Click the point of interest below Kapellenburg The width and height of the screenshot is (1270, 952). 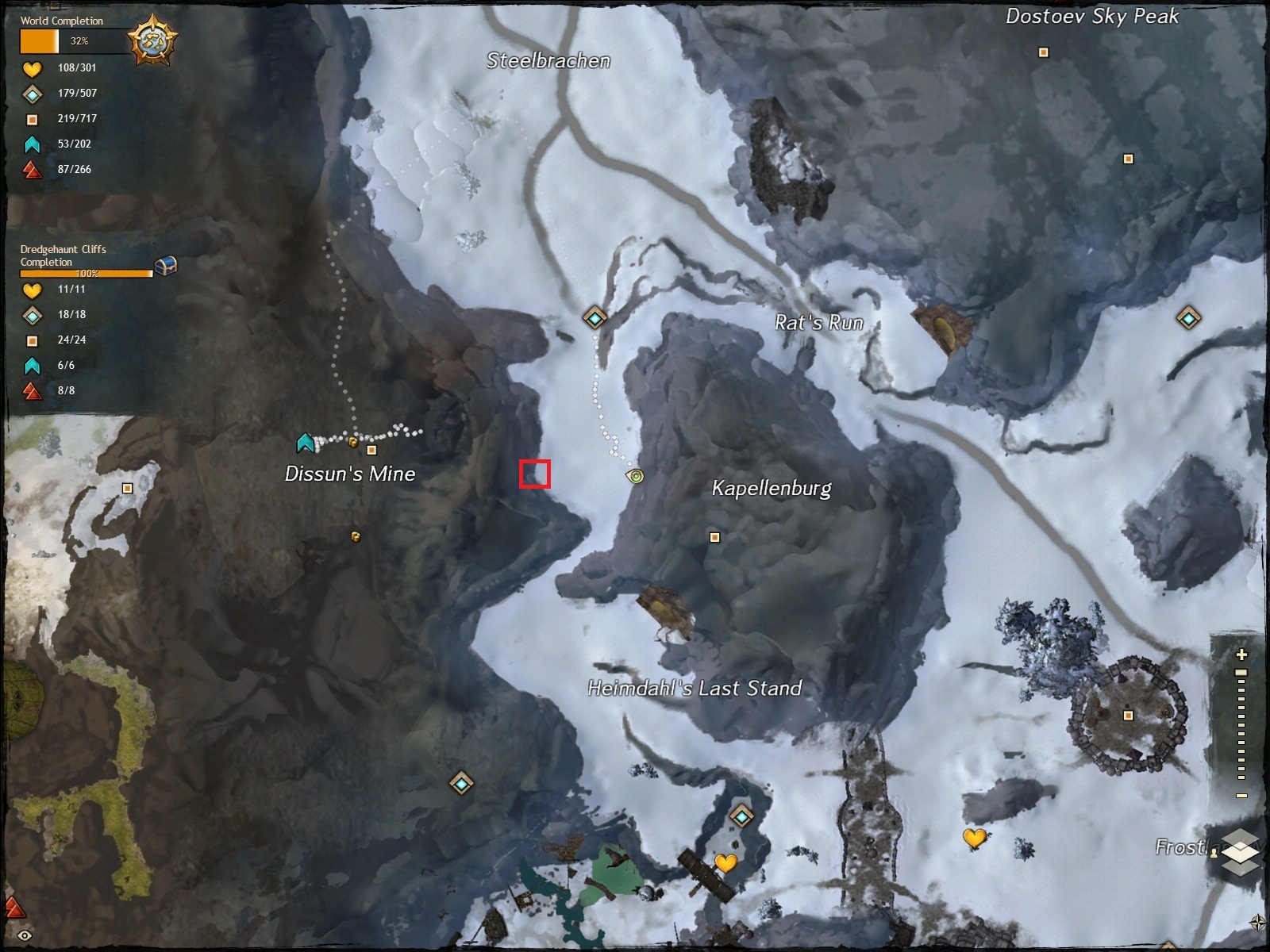(x=714, y=538)
